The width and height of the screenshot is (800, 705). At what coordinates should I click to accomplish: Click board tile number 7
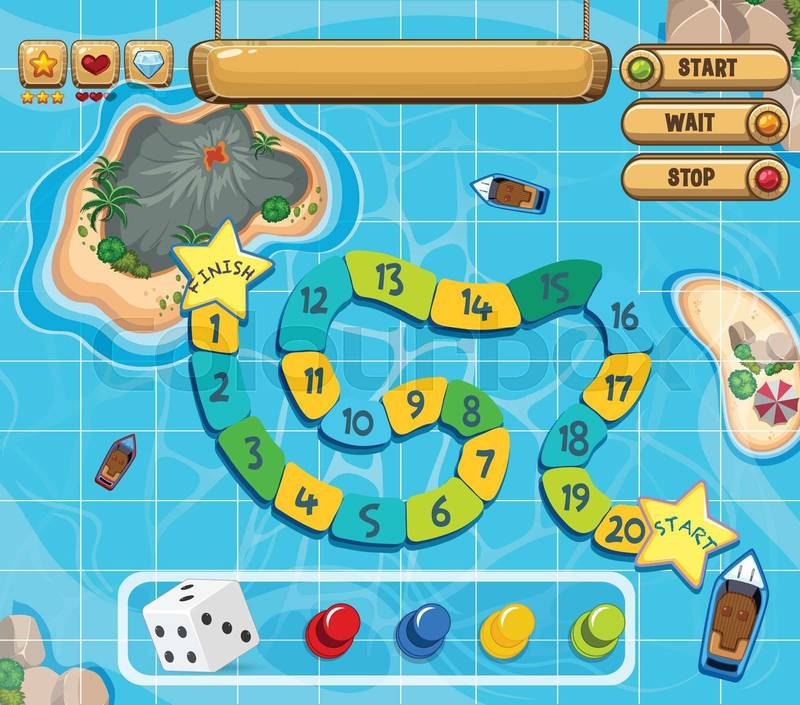coord(484,462)
